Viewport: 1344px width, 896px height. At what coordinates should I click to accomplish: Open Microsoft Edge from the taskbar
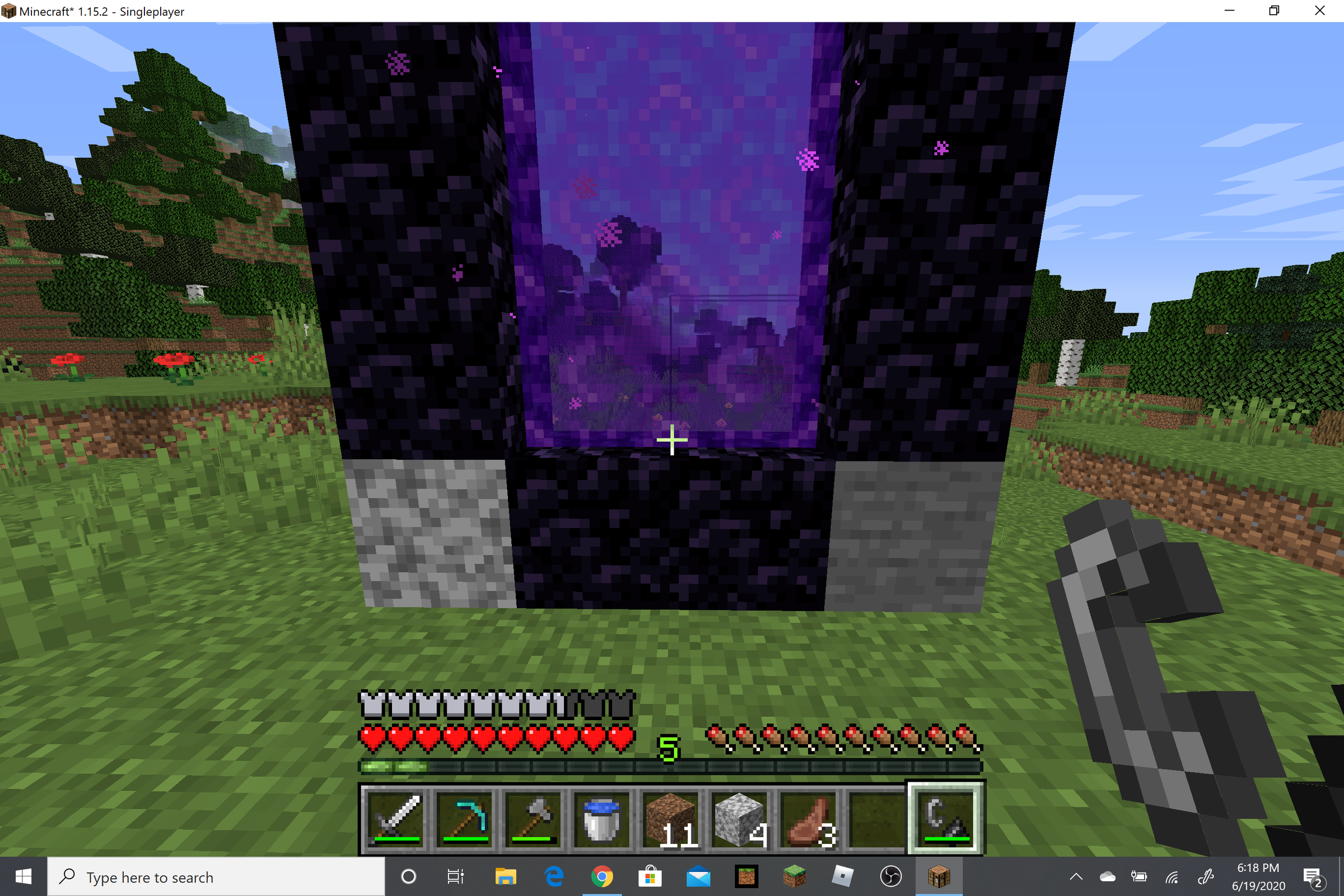[x=553, y=877]
